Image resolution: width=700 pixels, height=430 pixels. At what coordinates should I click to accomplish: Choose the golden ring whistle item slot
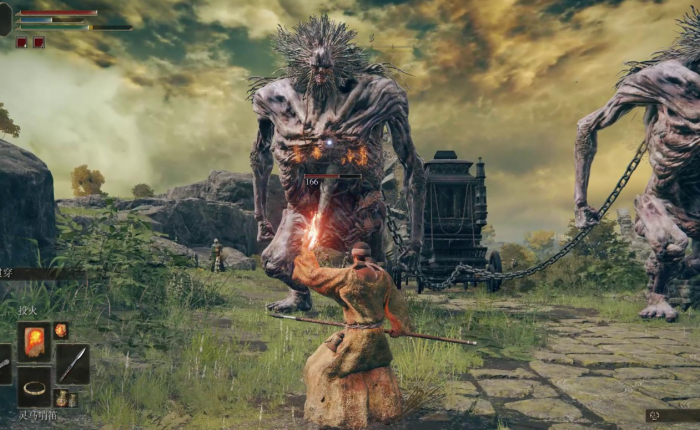tap(34, 387)
